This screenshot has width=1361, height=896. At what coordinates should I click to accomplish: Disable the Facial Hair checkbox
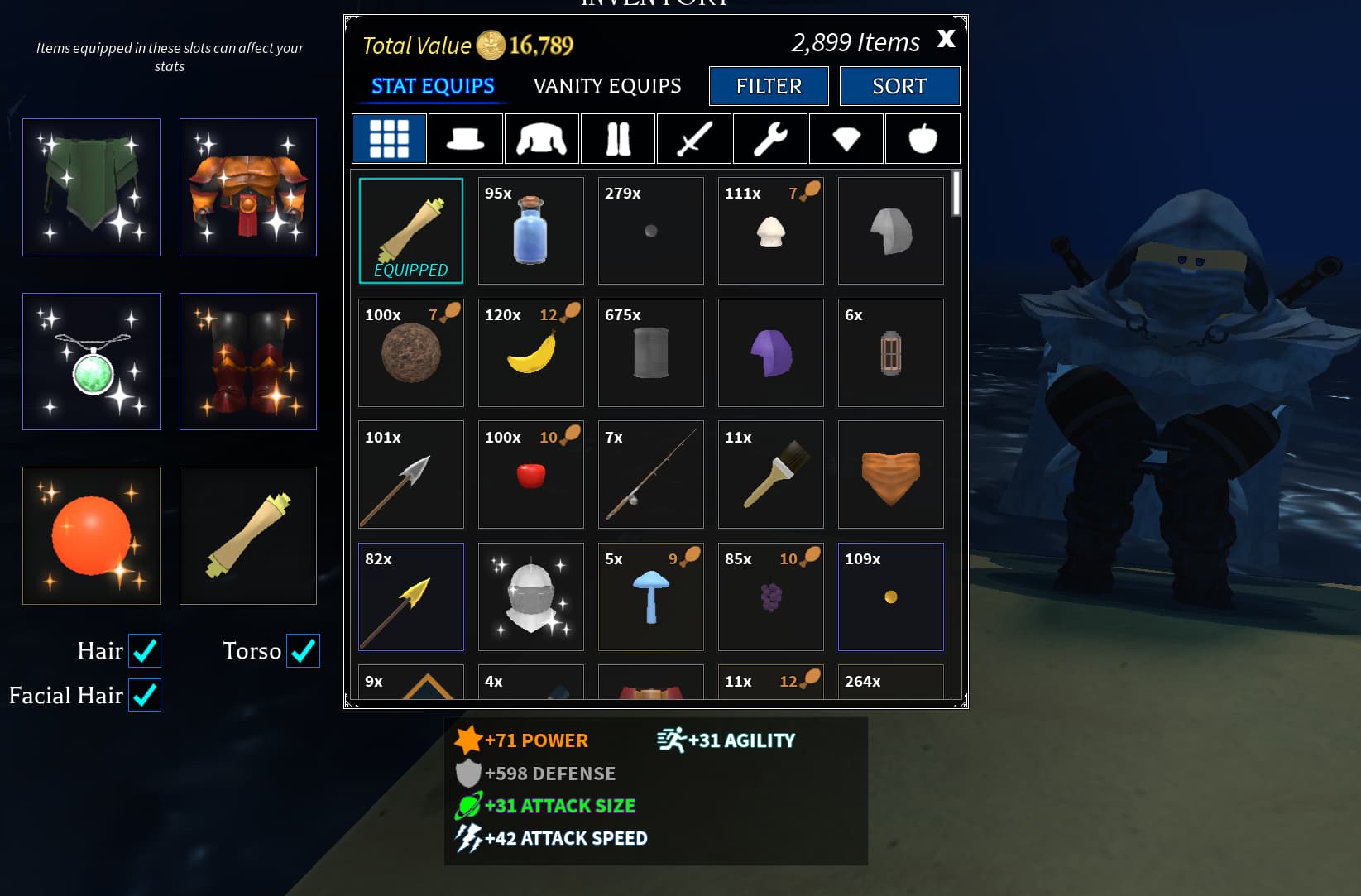coord(145,695)
